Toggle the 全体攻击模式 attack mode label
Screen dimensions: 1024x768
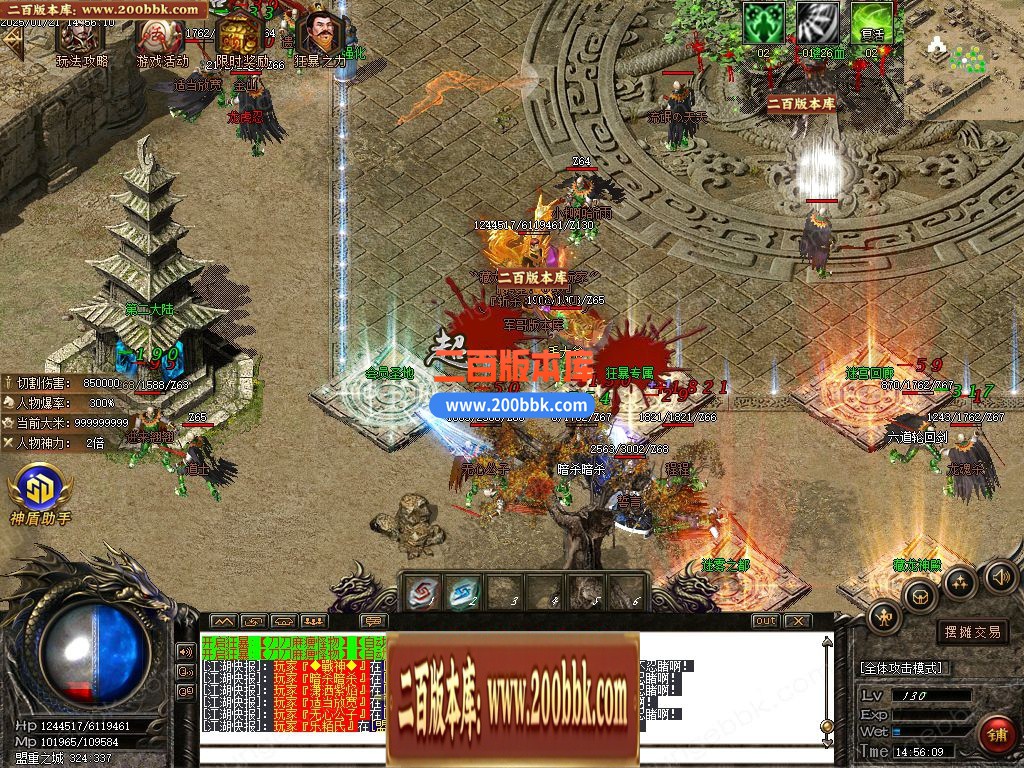(x=902, y=668)
